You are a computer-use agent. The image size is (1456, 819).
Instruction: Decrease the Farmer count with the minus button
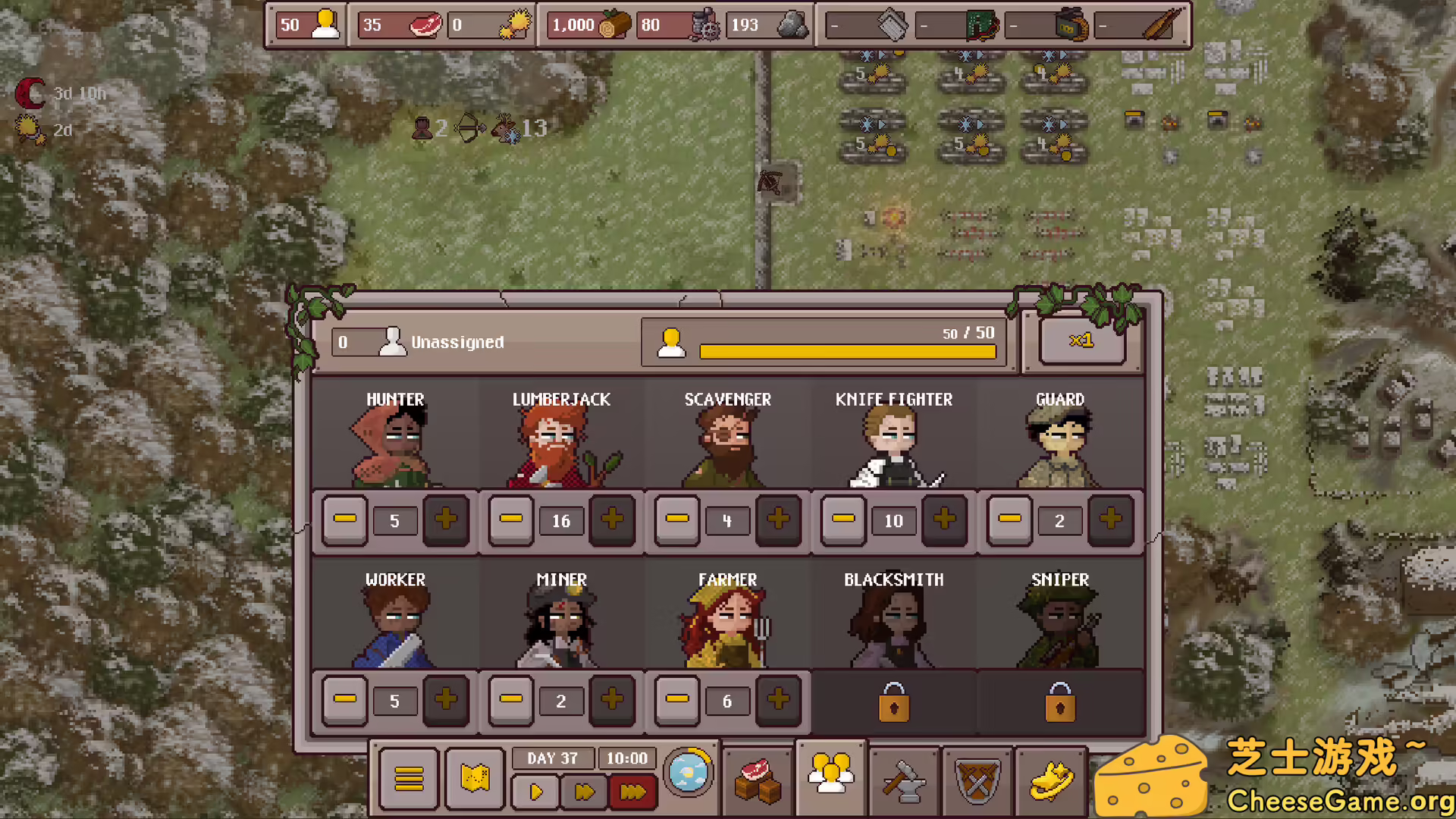tap(677, 700)
